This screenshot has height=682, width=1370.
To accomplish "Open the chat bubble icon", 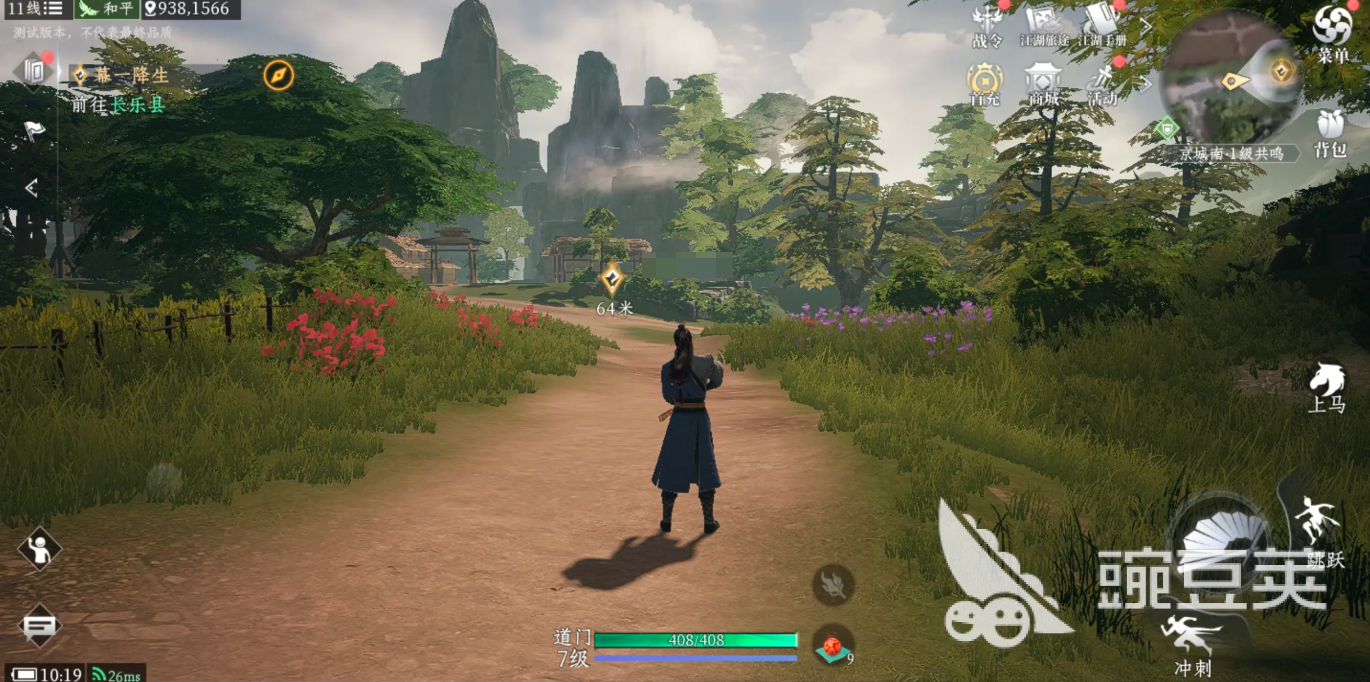I will [39, 626].
